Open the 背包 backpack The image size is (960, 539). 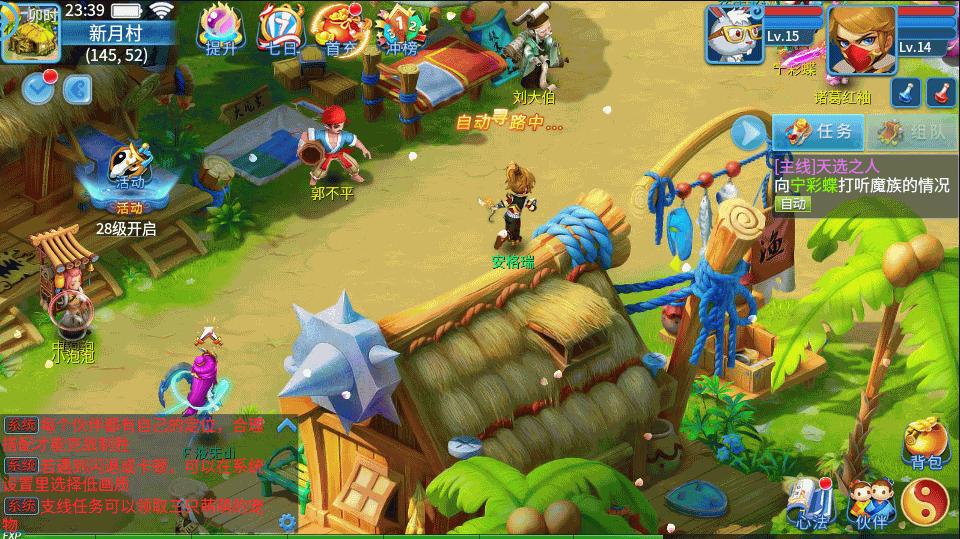tap(926, 443)
